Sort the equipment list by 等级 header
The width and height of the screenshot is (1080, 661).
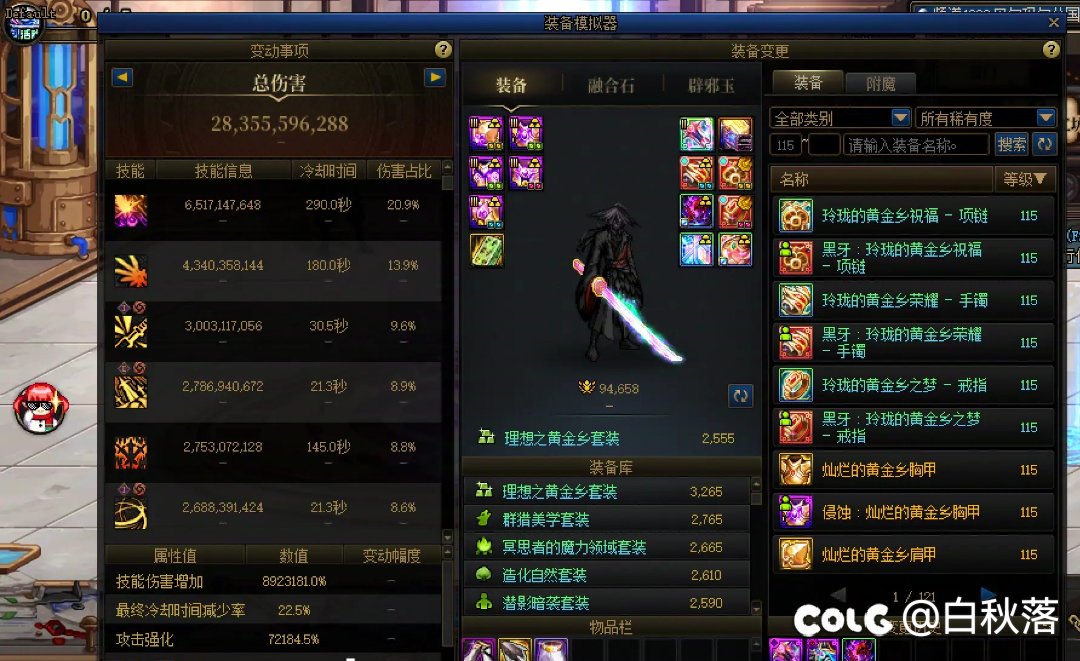pos(1026,180)
